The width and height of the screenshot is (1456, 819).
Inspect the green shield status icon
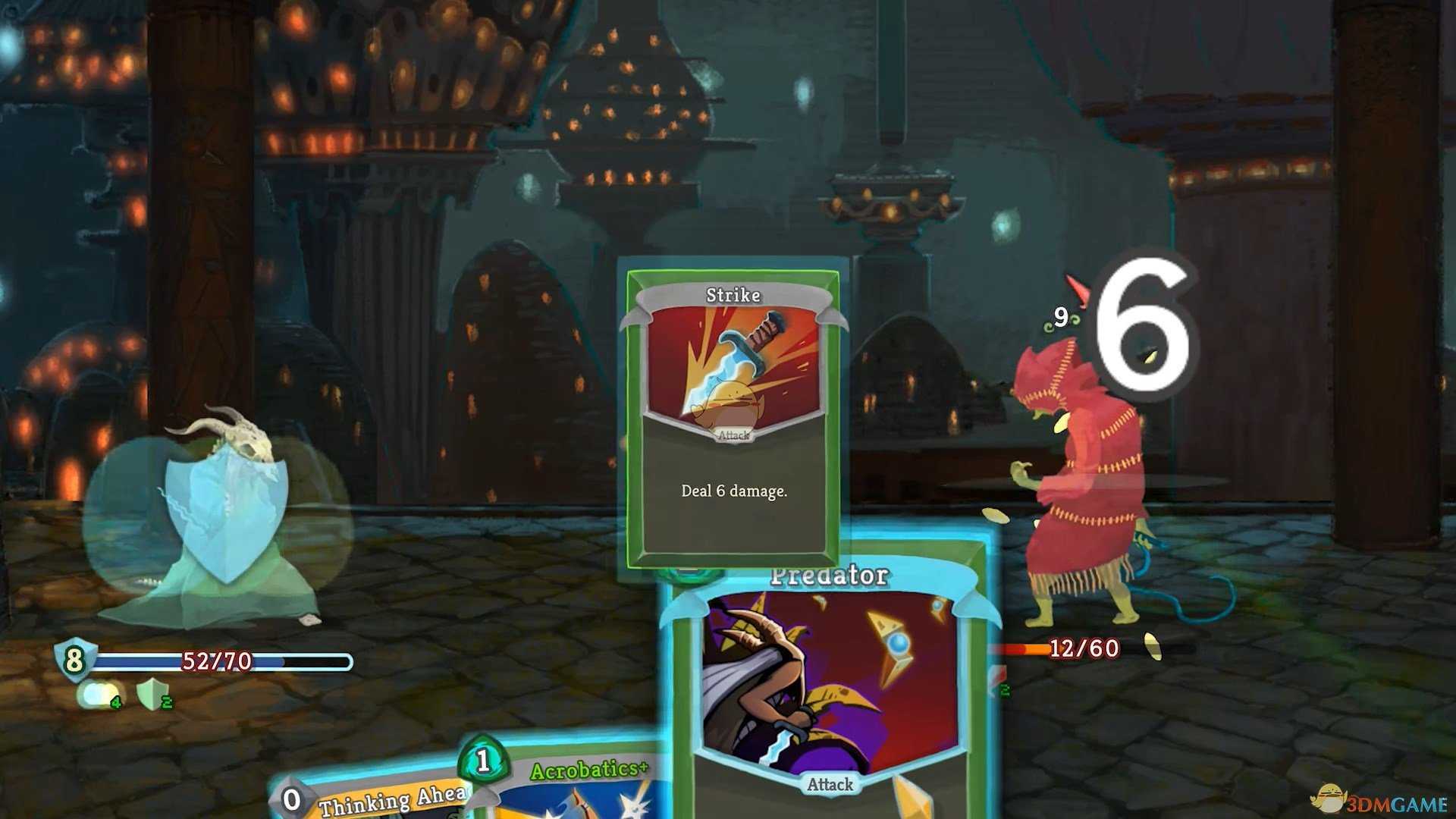tap(153, 694)
